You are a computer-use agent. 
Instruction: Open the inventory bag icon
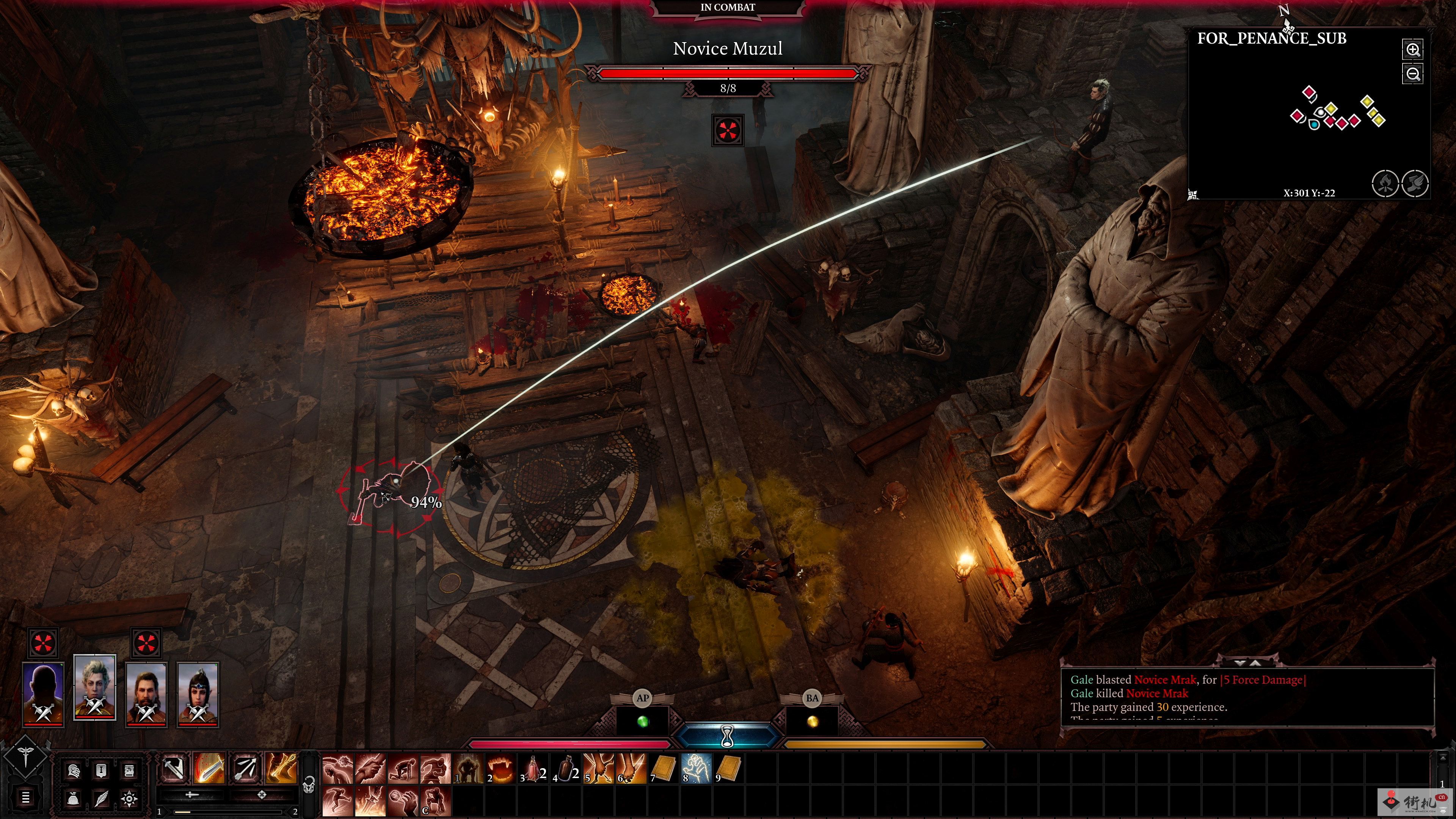(74, 799)
